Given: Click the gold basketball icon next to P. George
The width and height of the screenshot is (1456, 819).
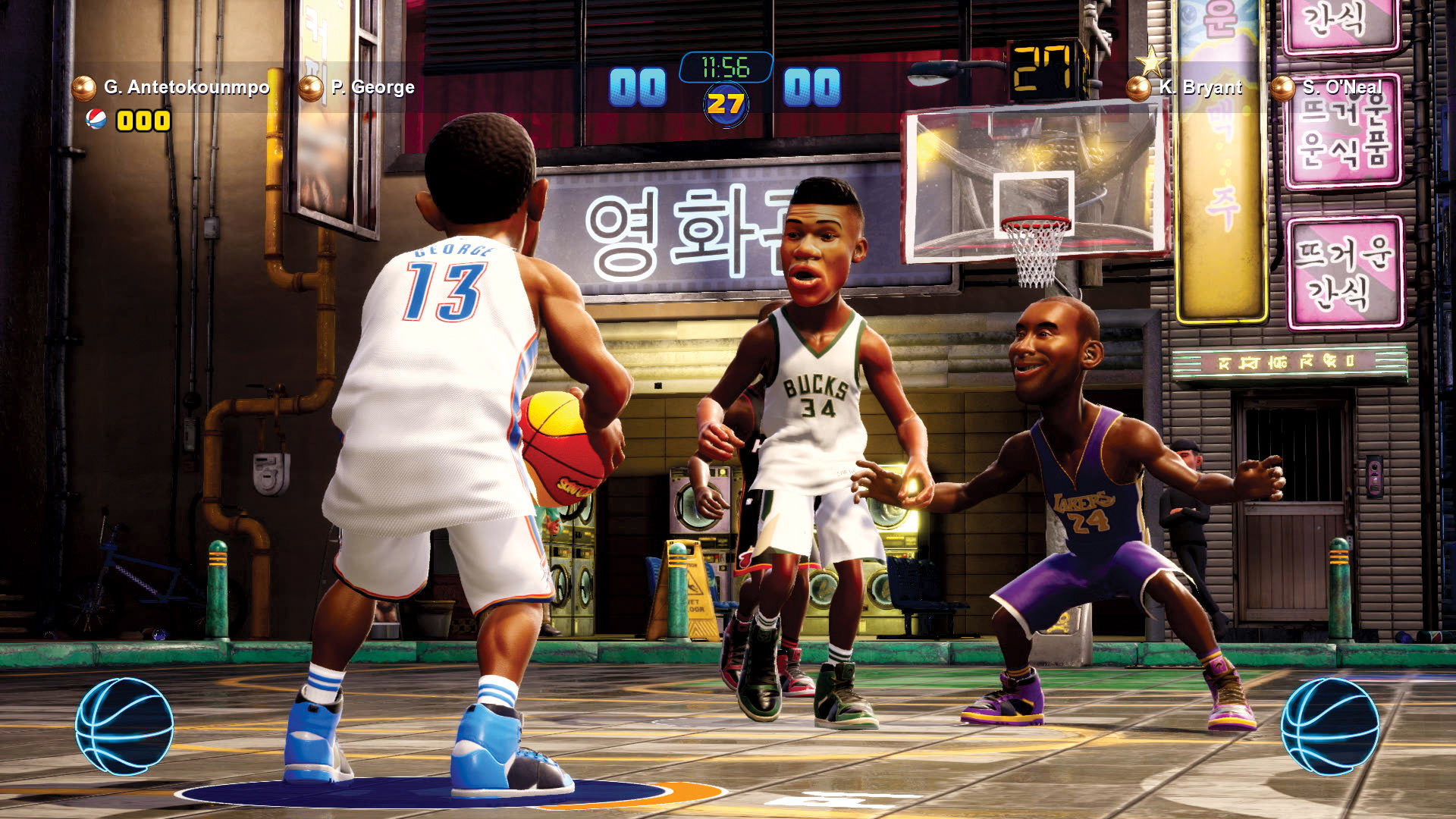Looking at the screenshot, I should click(x=311, y=87).
